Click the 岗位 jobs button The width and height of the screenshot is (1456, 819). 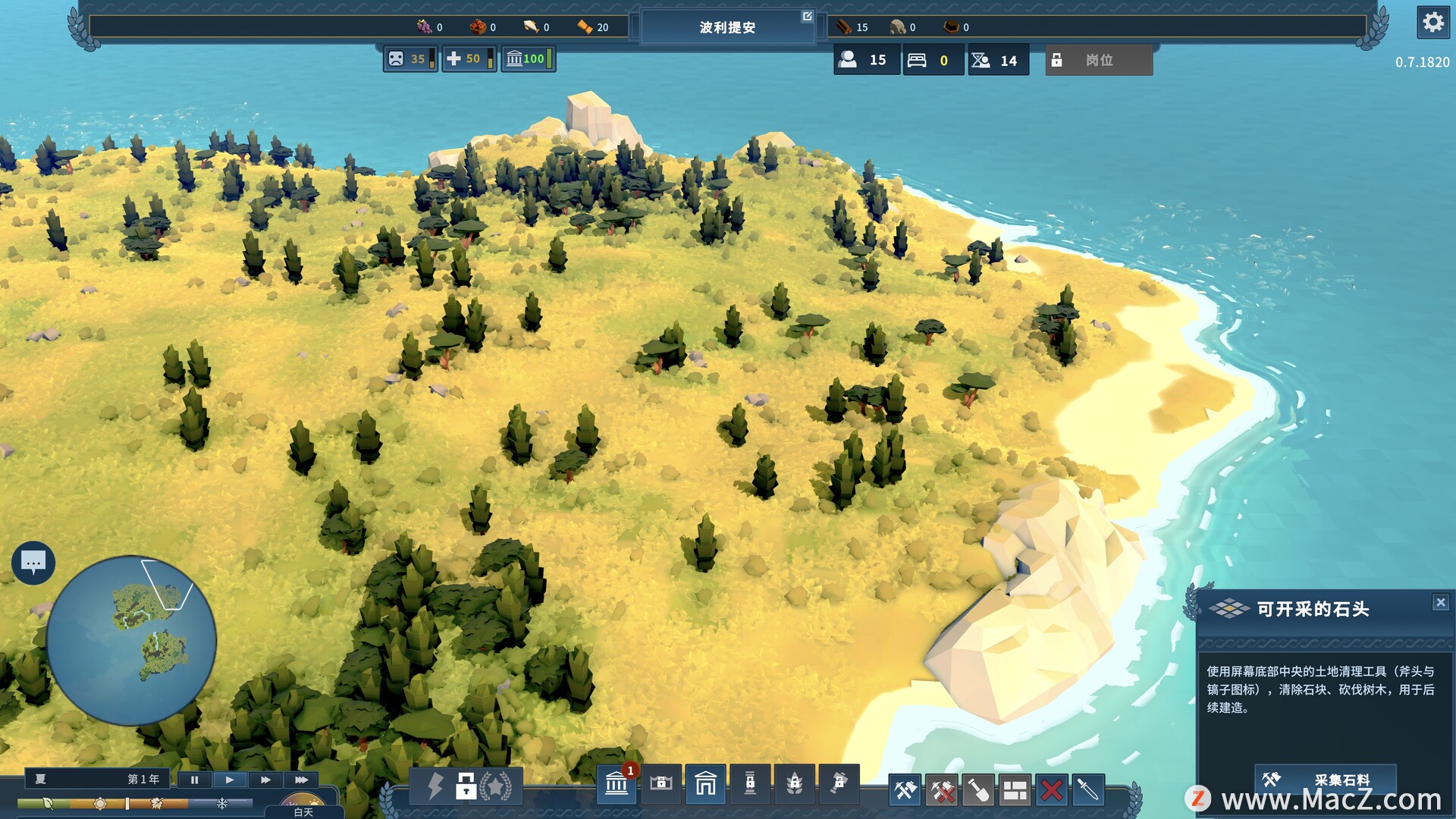pos(1099,60)
